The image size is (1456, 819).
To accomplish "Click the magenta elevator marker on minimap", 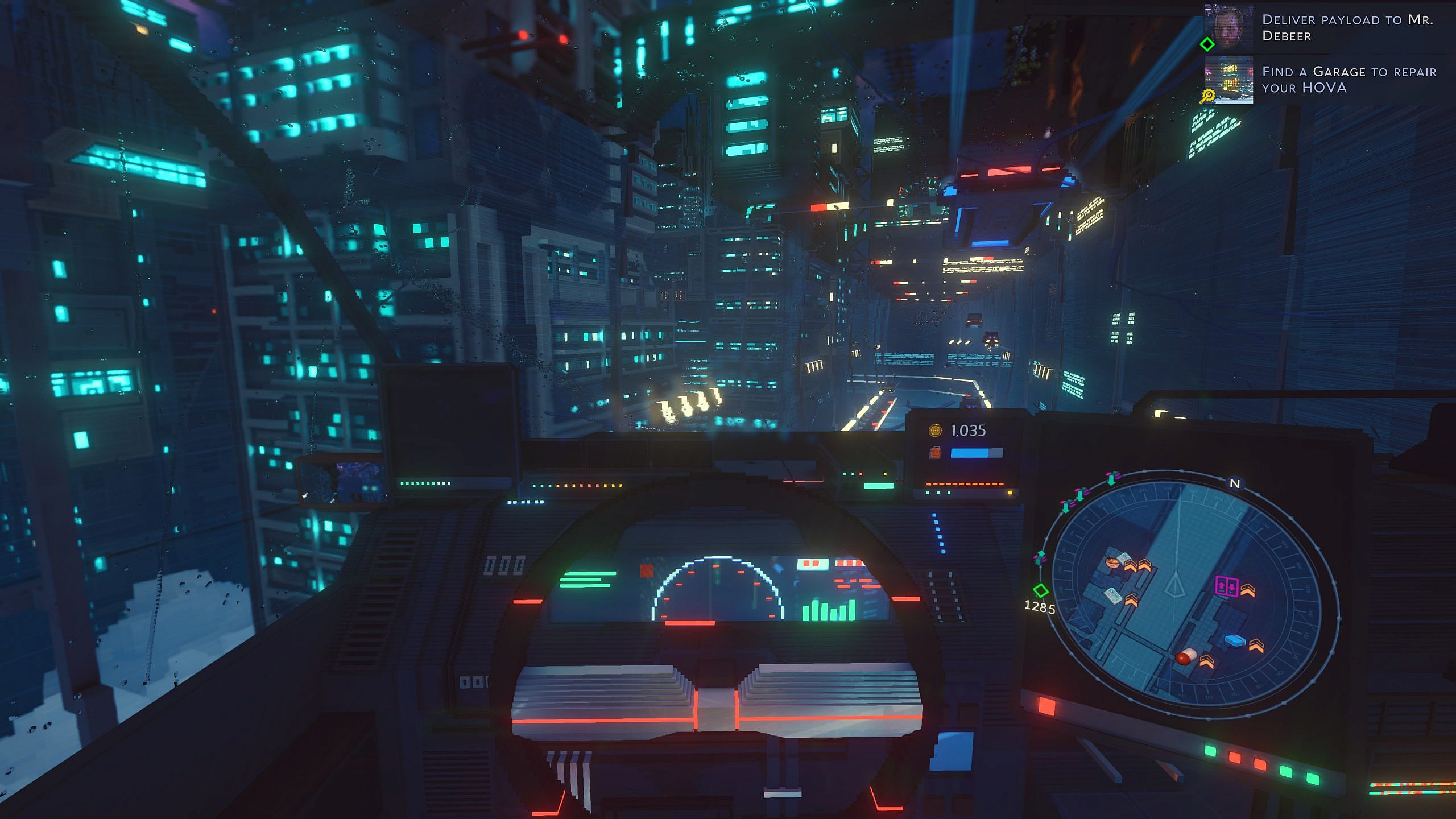I will [x=1226, y=586].
